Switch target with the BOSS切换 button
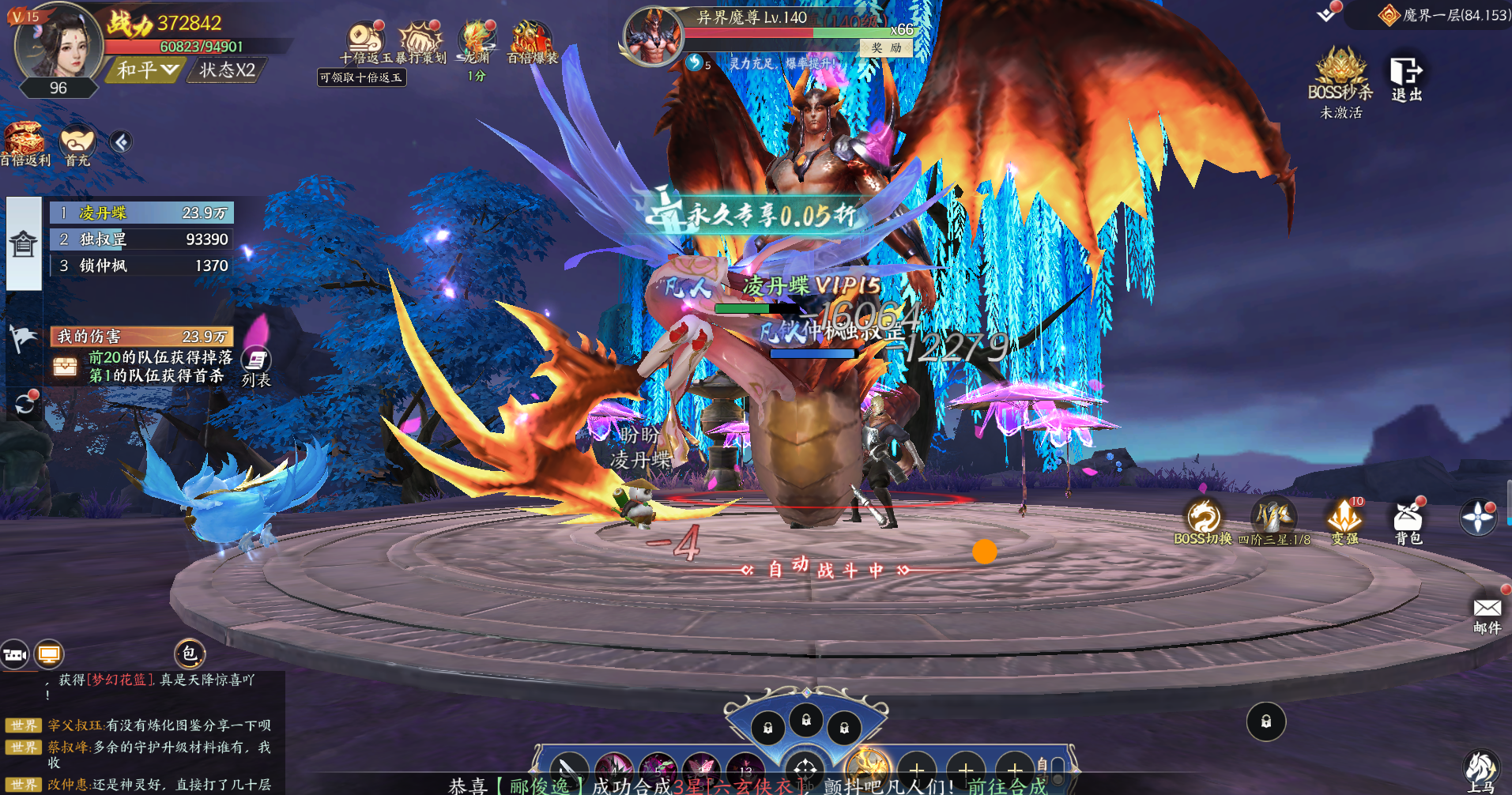Image resolution: width=1512 pixels, height=795 pixels. click(x=1202, y=521)
